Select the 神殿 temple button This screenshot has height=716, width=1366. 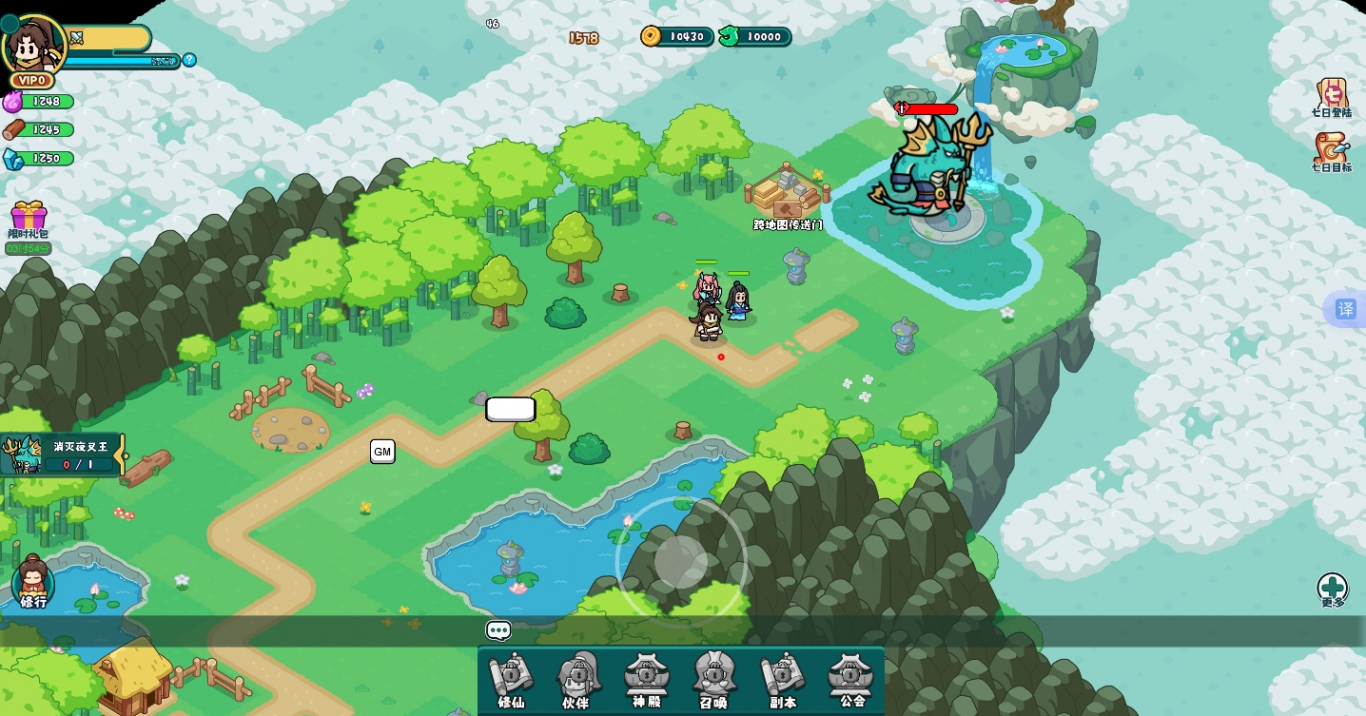[x=646, y=680]
